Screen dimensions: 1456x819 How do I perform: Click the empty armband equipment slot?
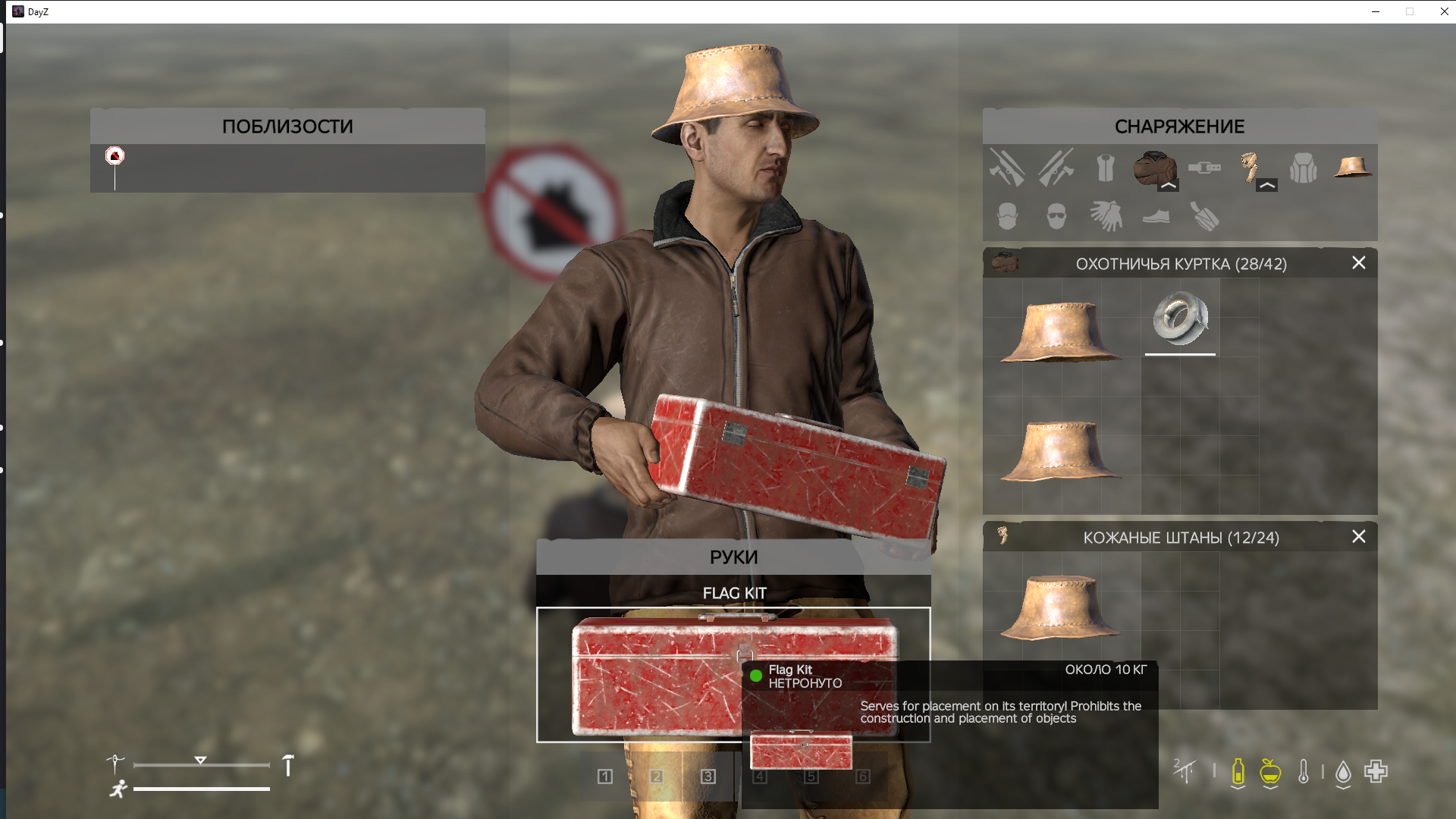pyautogui.click(x=1204, y=217)
